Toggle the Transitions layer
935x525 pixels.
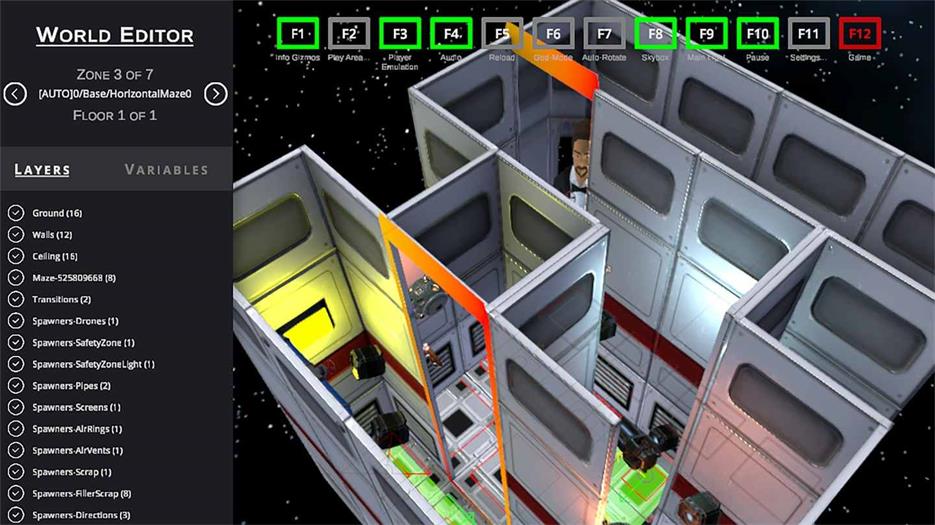tap(16, 299)
